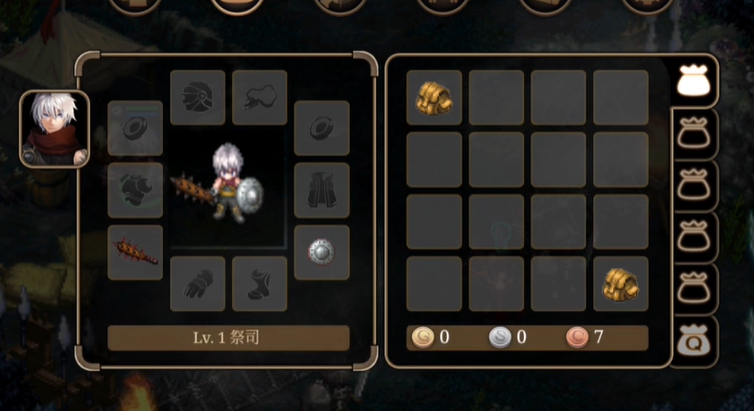The width and height of the screenshot is (754, 411).
Task: Pick the empty boots equipment slot
Action: point(259,283)
